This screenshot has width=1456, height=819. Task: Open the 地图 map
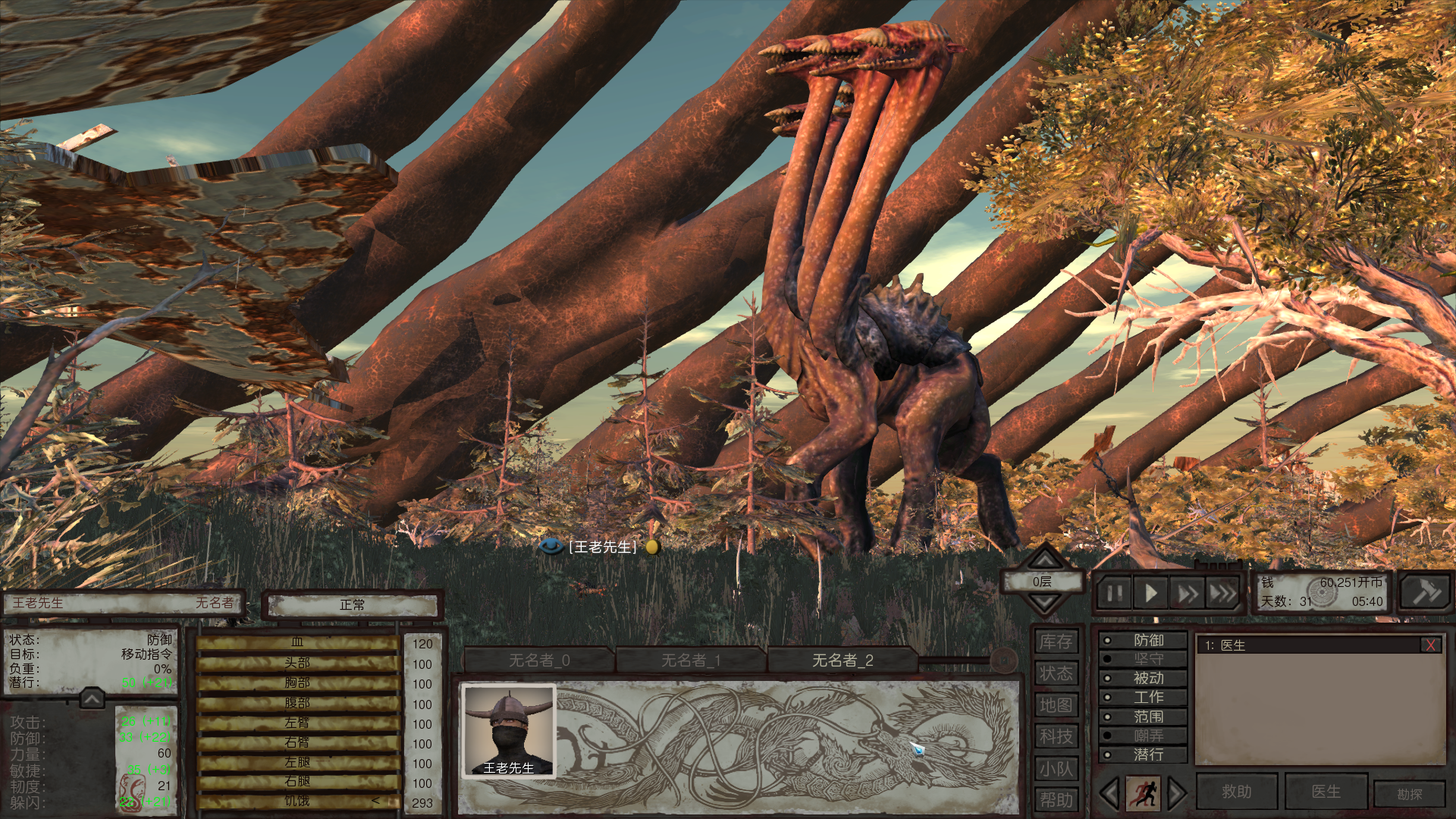(1056, 705)
